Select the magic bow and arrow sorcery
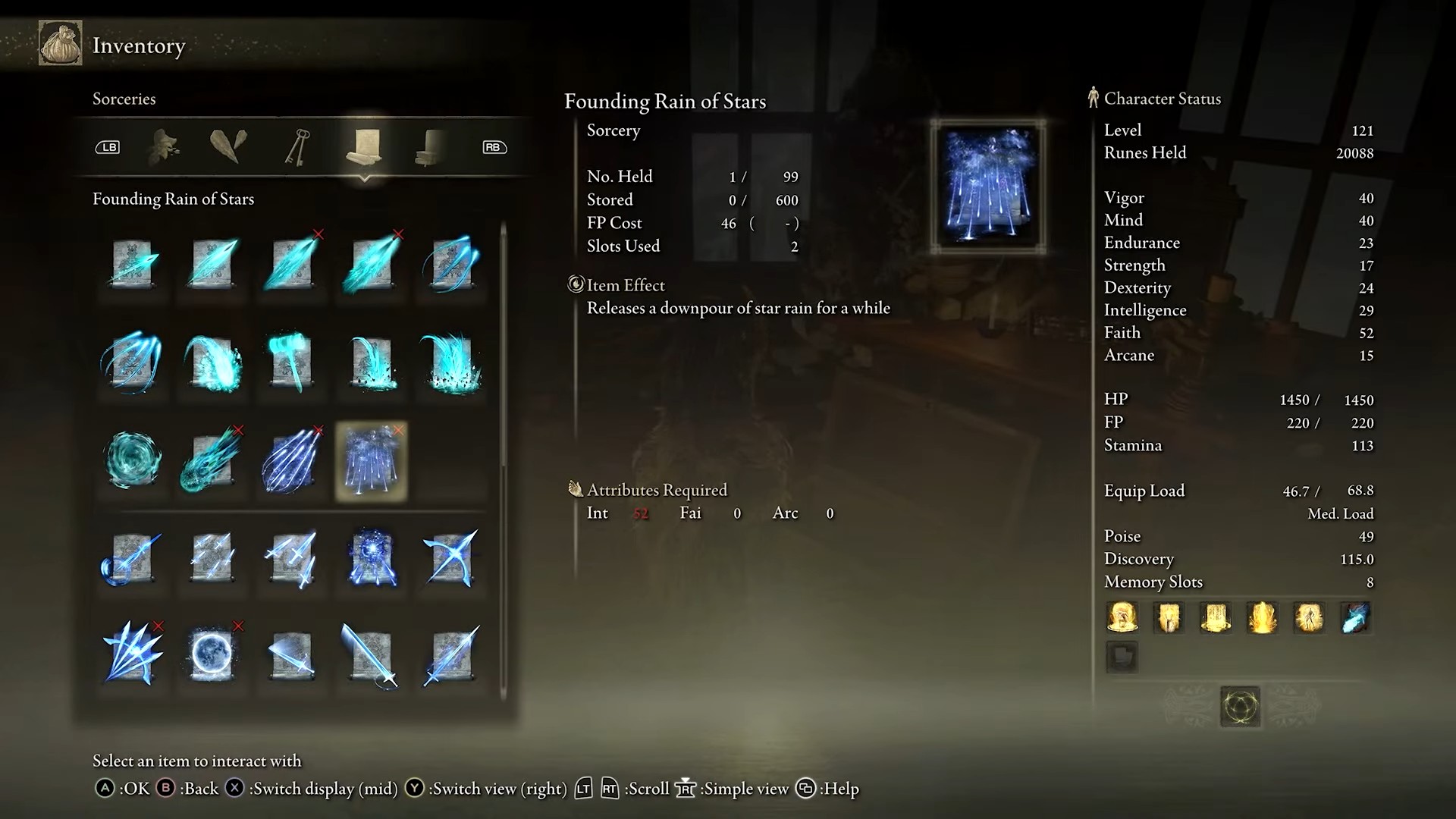 click(450, 559)
